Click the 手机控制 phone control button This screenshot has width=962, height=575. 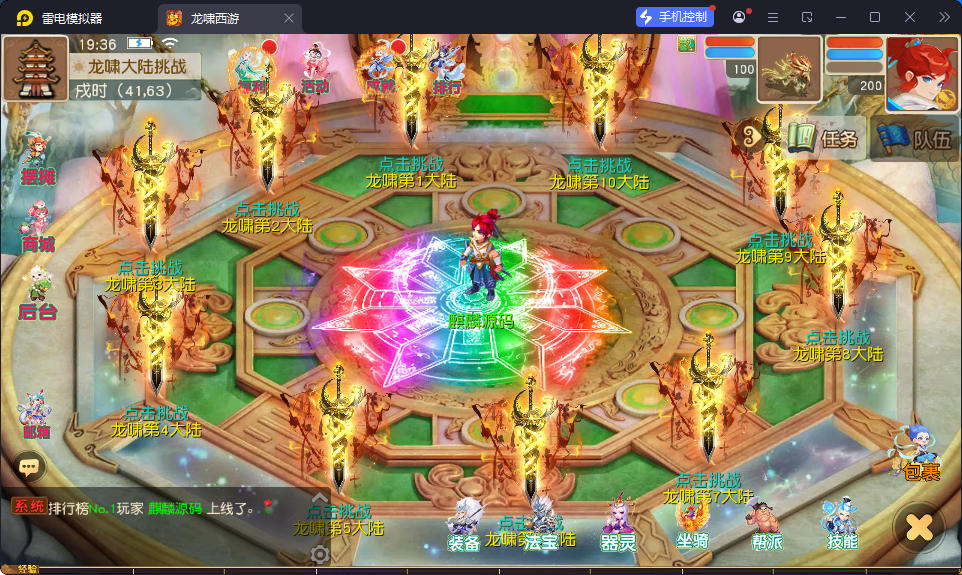(x=675, y=17)
